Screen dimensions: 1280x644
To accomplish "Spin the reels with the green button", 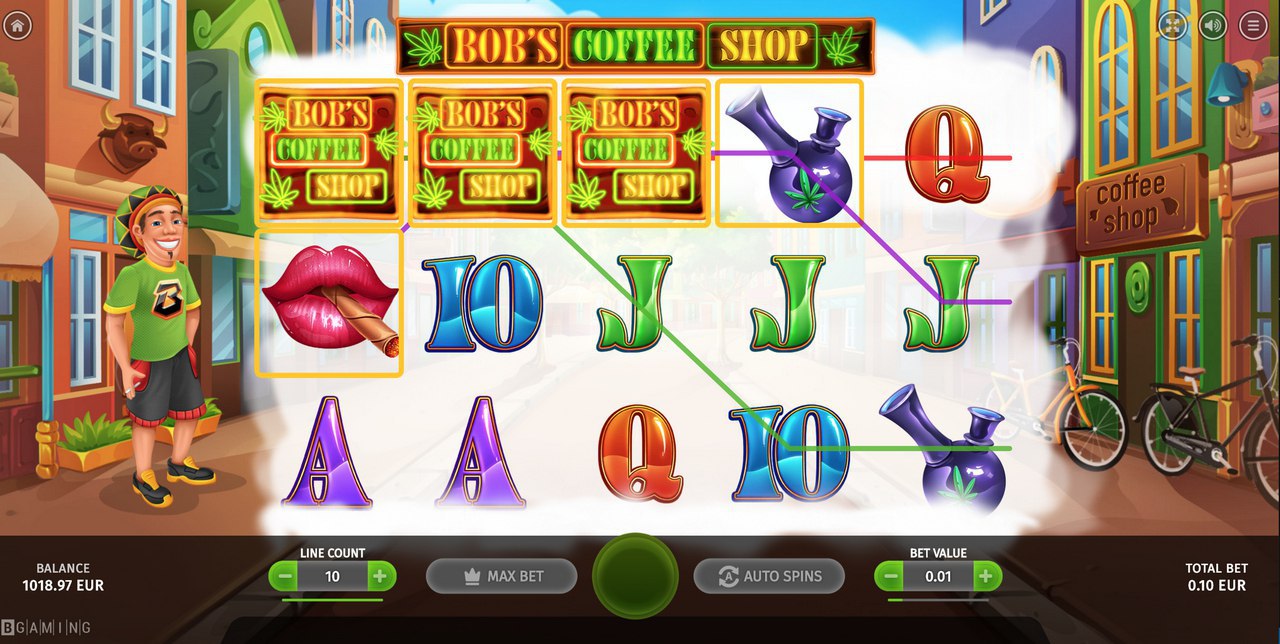I will [635, 576].
